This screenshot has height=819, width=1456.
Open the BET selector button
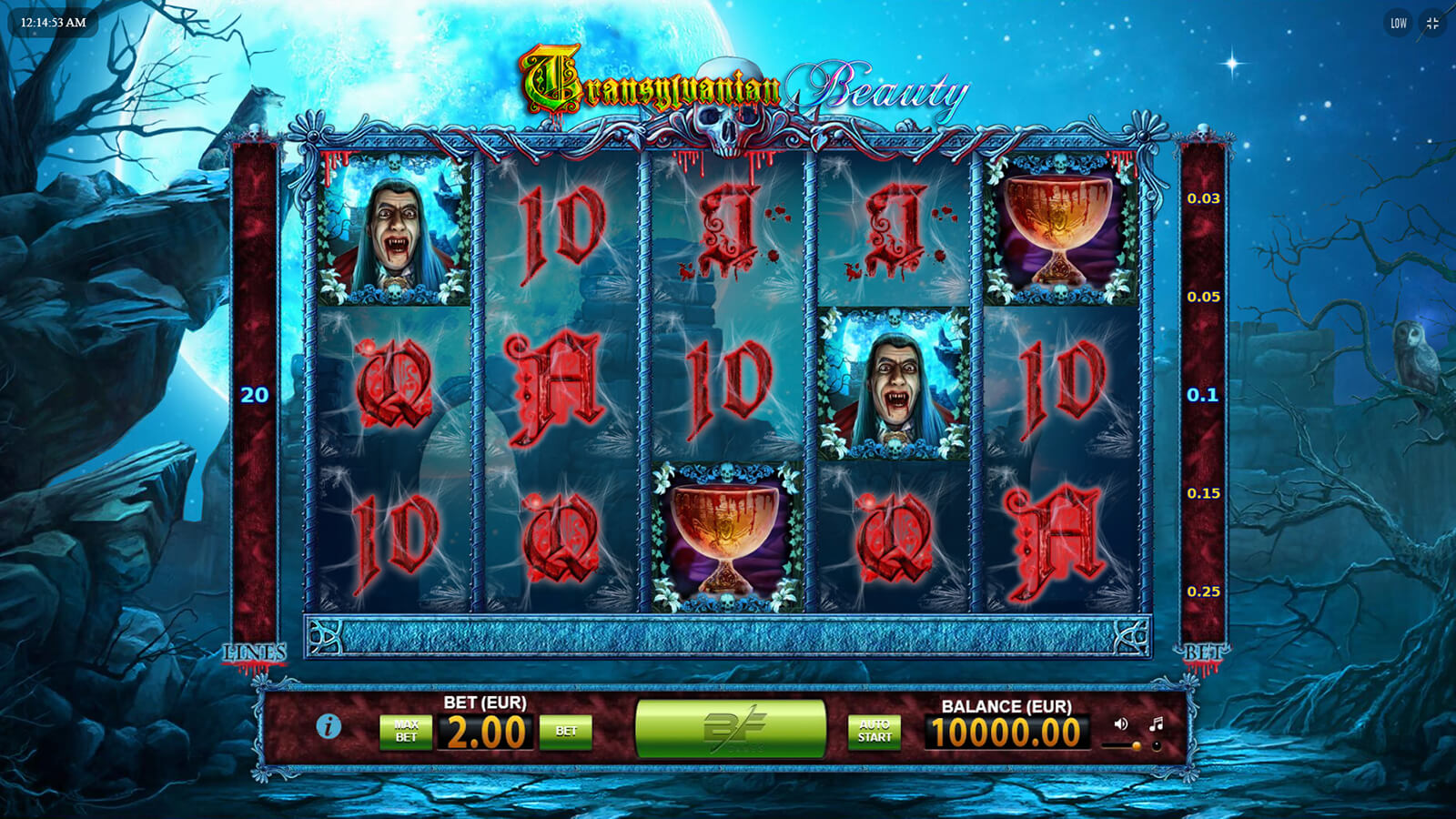(566, 732)
